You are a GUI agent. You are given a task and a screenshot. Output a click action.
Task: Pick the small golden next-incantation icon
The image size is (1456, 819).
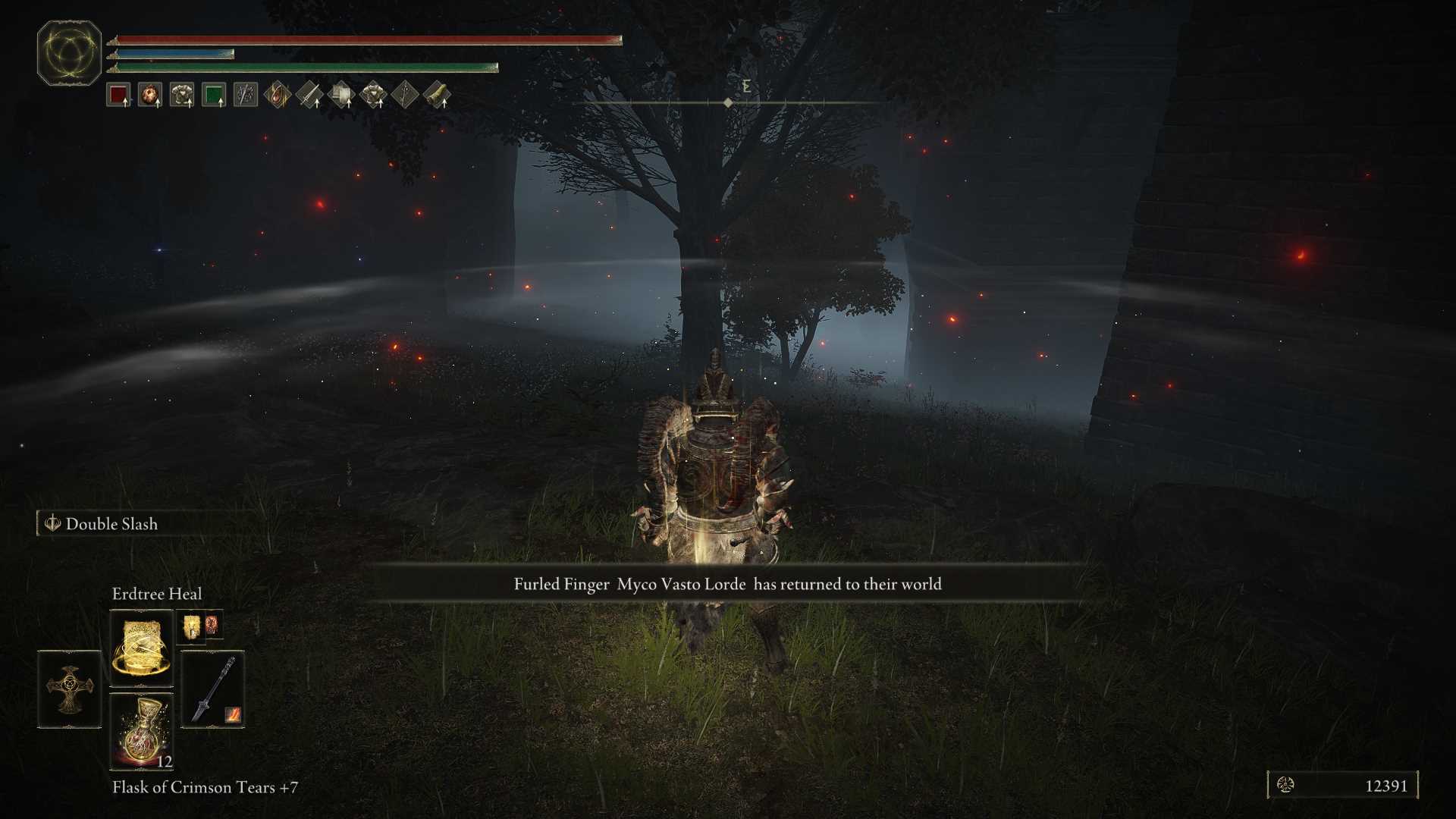[x=191, y=626]
